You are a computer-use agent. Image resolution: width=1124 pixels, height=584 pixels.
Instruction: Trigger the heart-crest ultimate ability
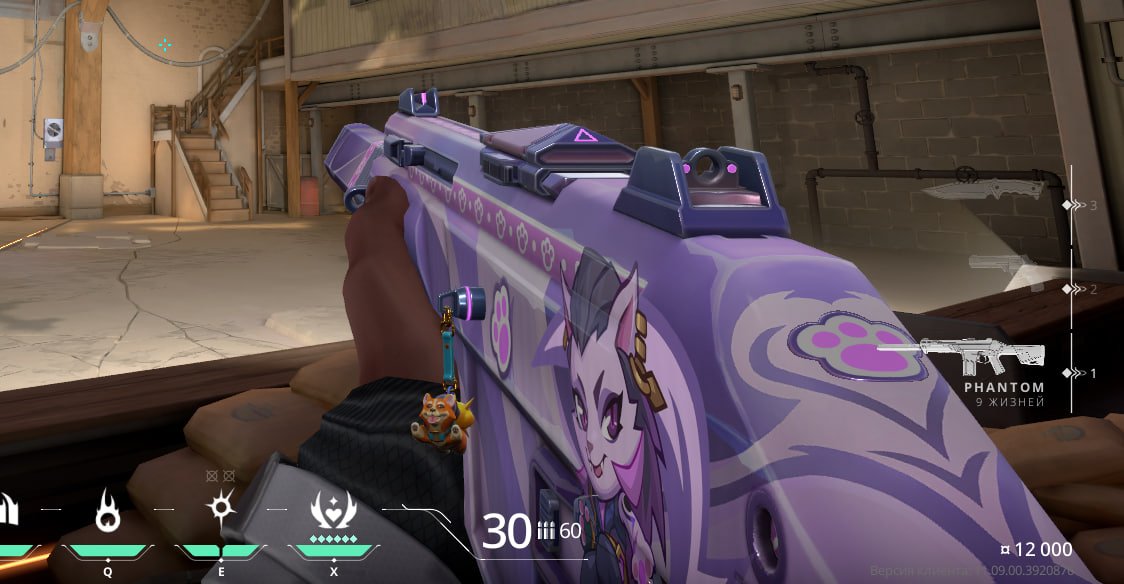(332, 511)
